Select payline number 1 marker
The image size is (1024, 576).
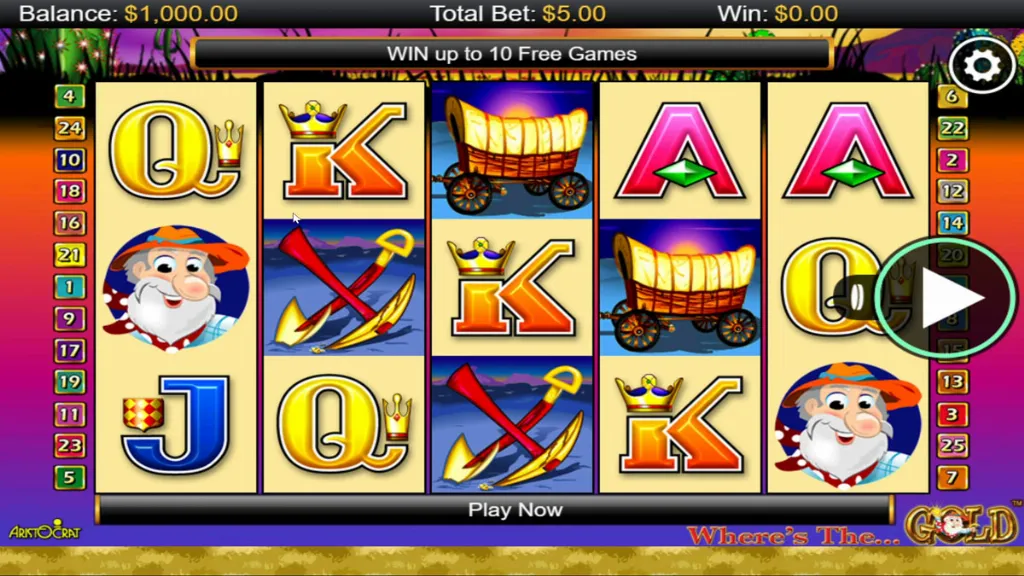tap(70, 287)
